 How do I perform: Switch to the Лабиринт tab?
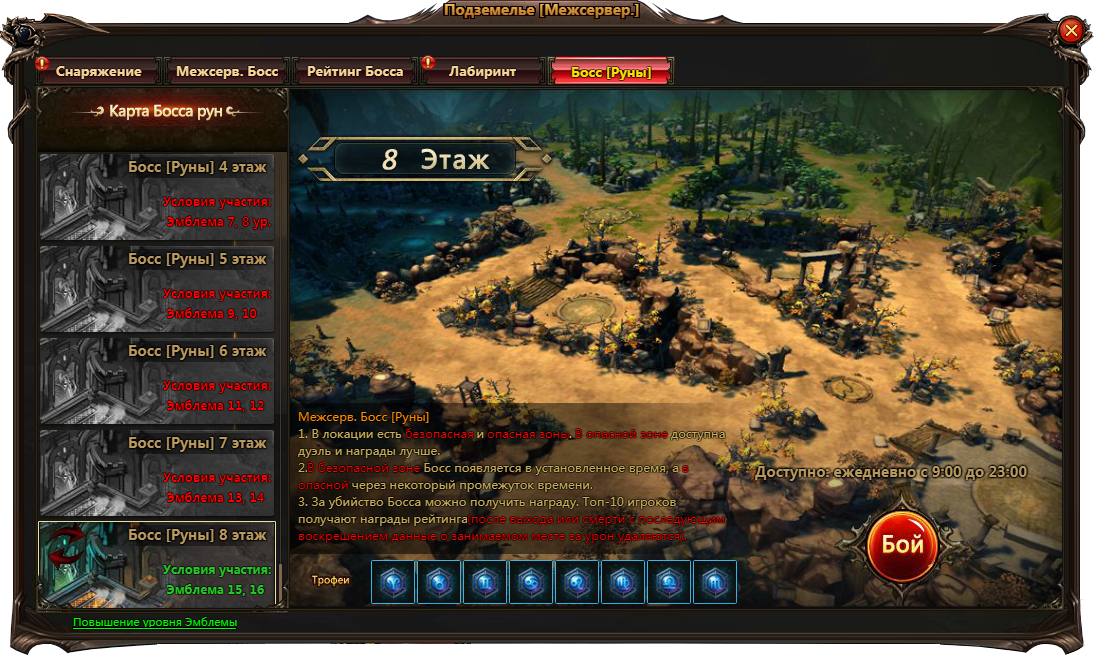[x=482, y=72]
